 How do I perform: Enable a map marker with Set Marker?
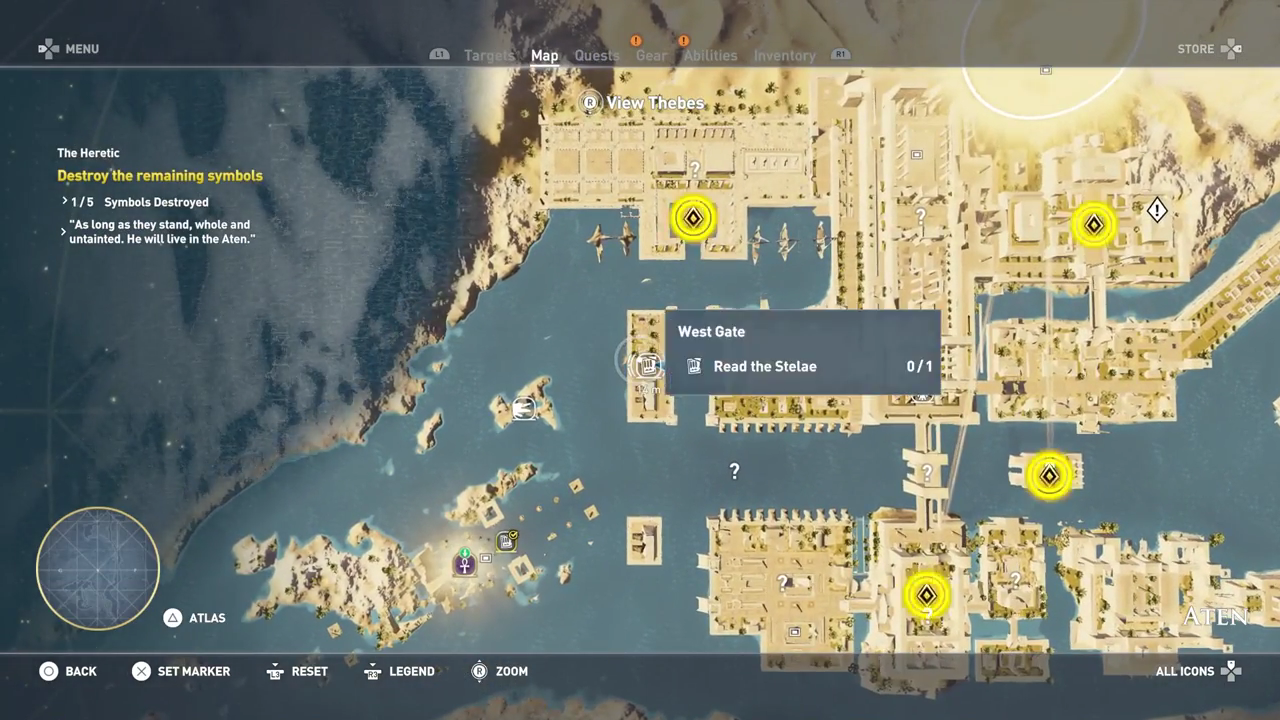pyautogui.click(x=181, y=671)
